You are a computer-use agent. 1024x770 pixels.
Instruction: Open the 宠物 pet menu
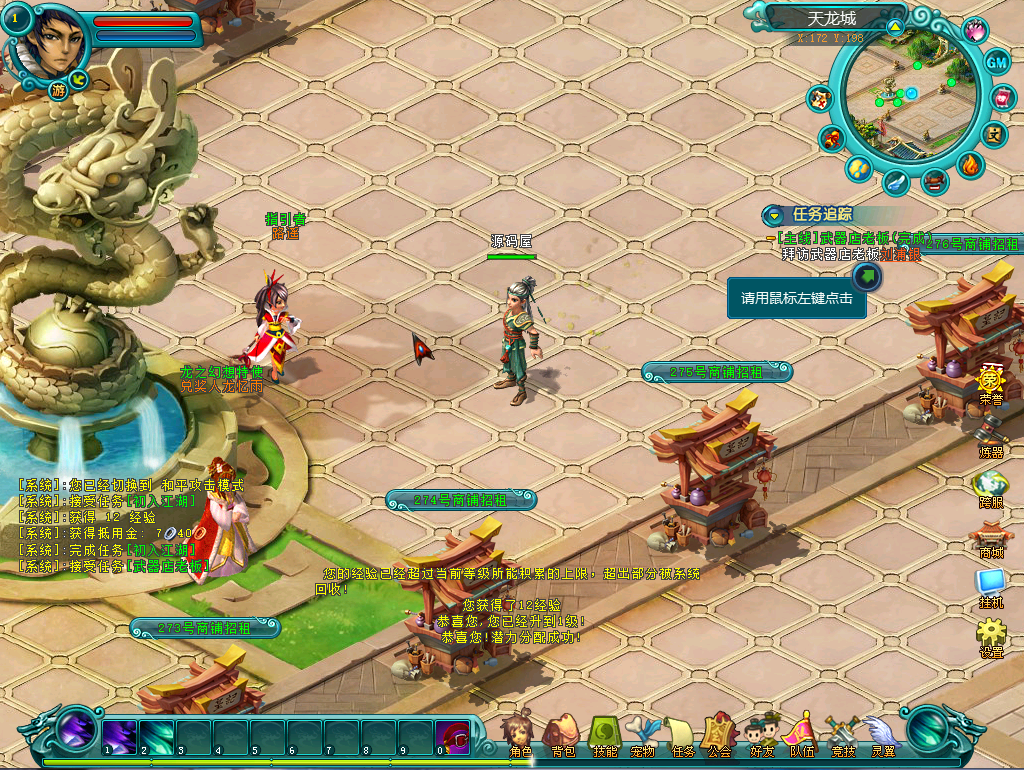tap(642, 735)
